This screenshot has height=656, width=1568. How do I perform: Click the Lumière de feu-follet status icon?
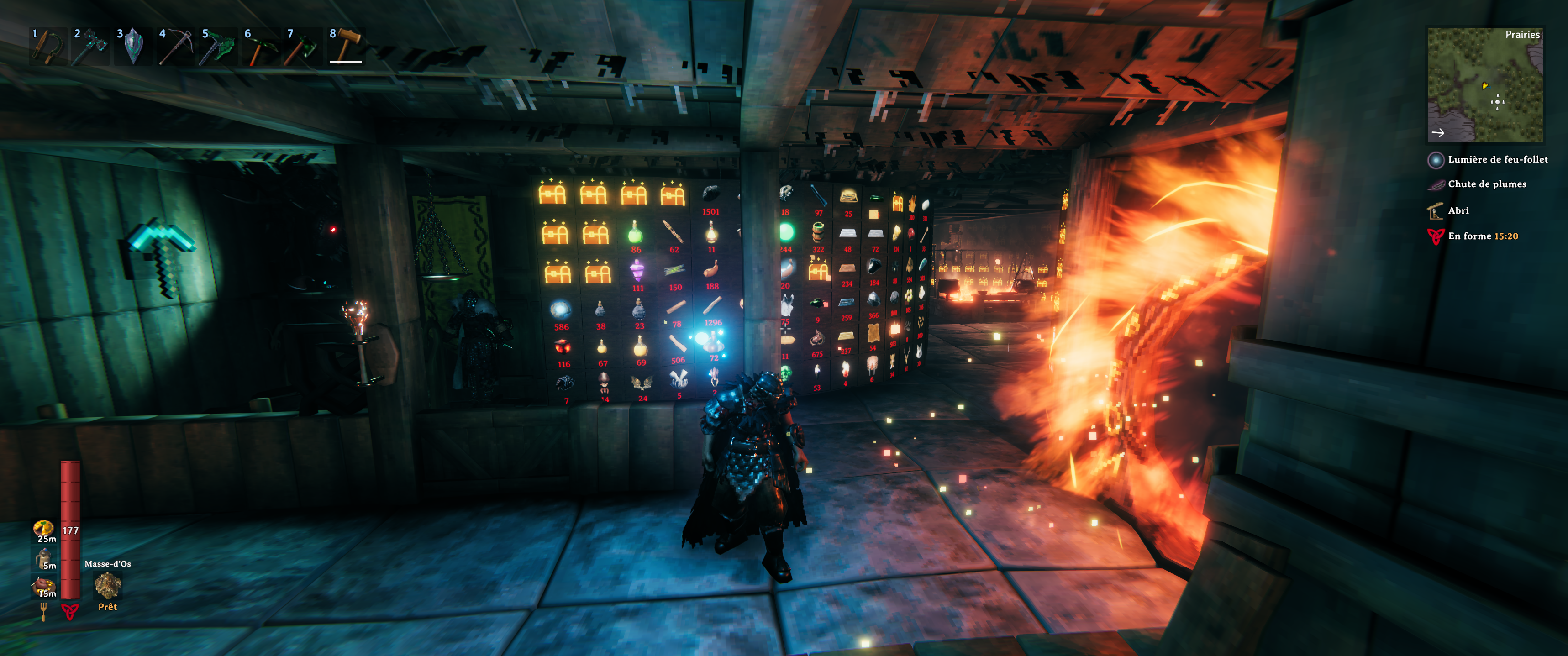pos(1435,160)
